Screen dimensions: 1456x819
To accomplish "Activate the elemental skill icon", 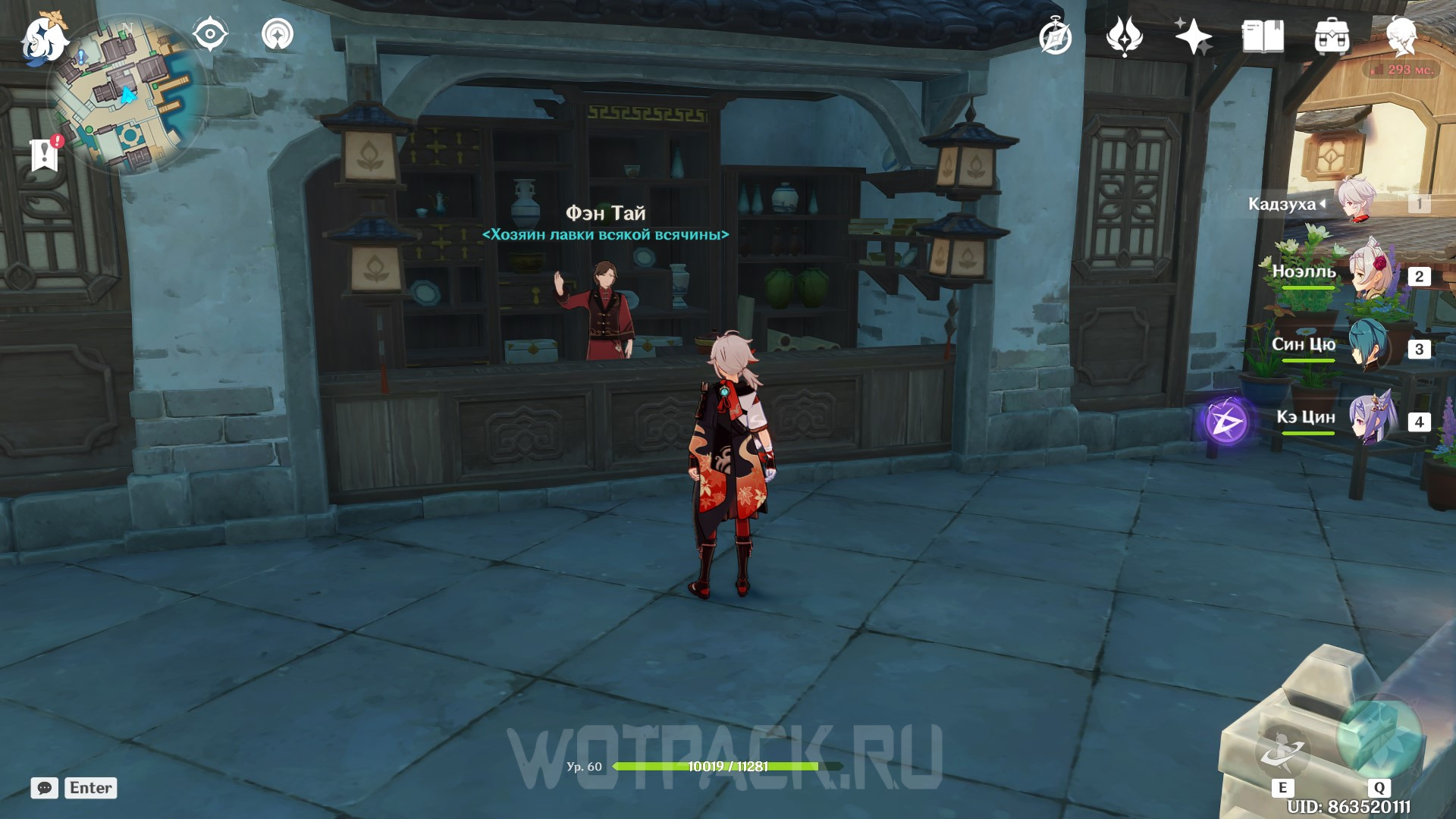I will click(1282, 750).
